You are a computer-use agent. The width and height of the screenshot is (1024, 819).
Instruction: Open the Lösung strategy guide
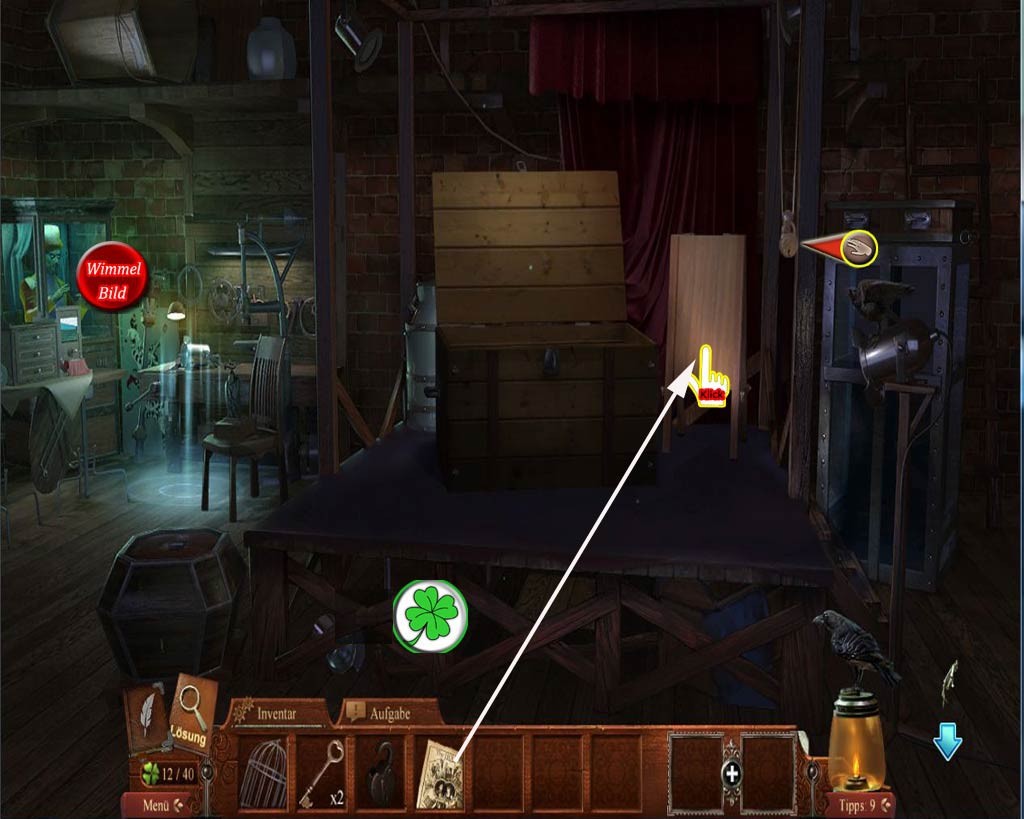191,714
